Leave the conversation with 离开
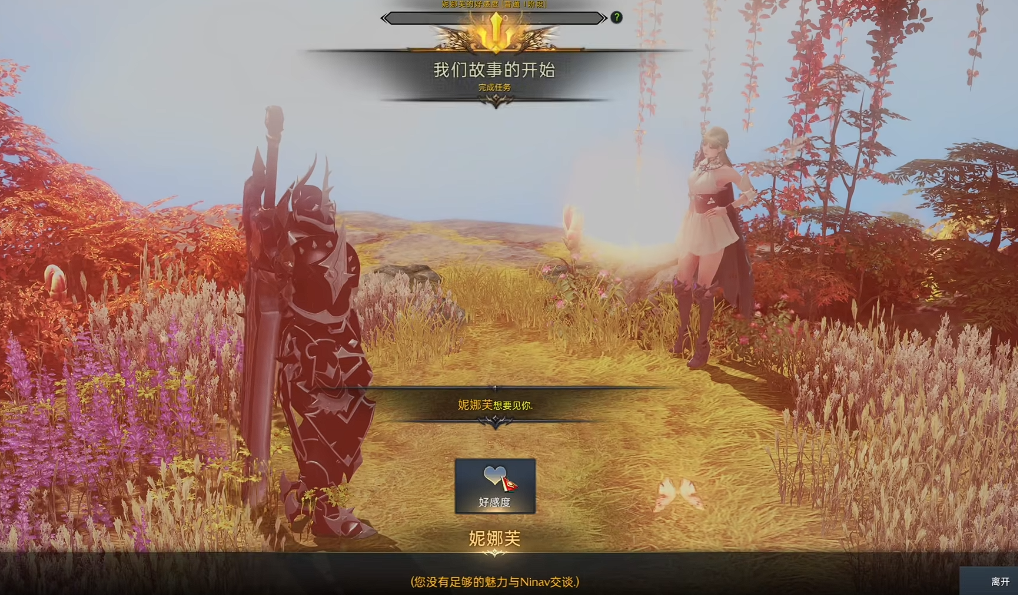This screenshot has width=1018, height=595. 999,581
